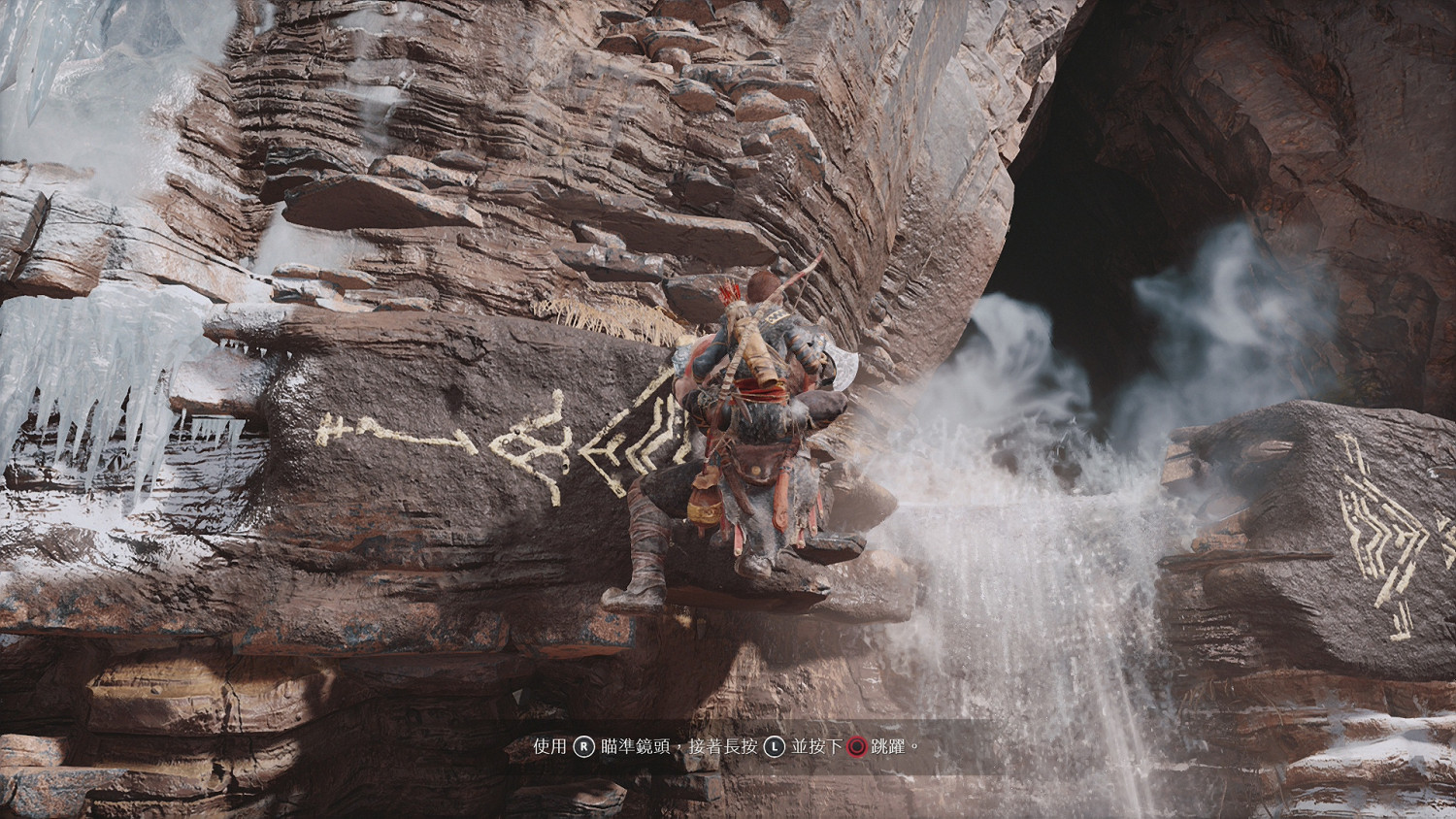
Task: Click the phrase 瞄準鏡頭 in the prompt
Action: coord(633,747)
